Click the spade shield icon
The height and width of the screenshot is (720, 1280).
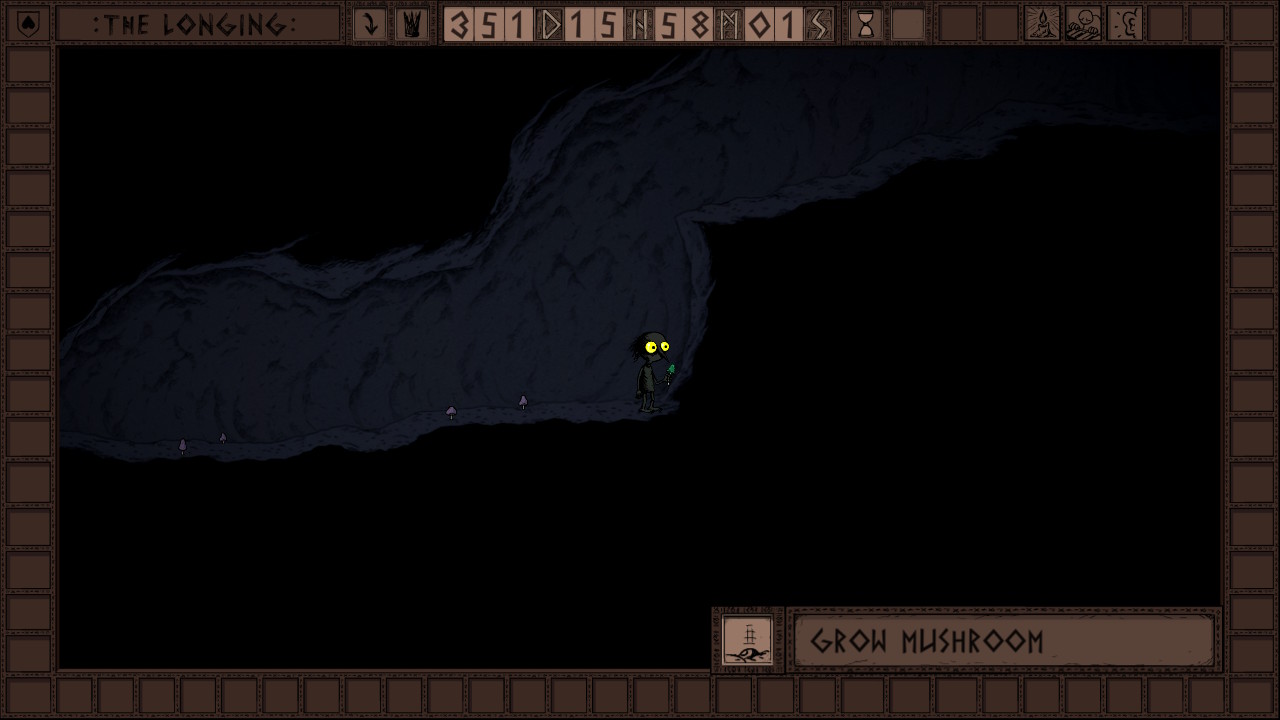[29, 24]
